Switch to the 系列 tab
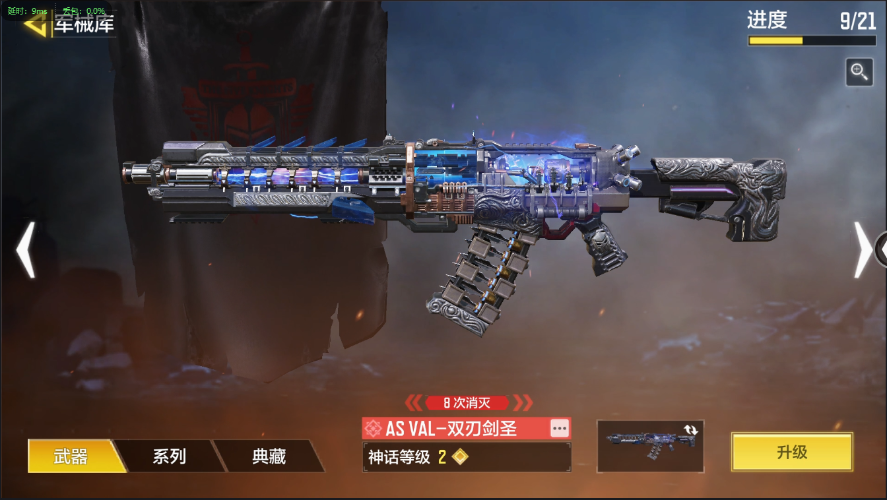The width and height of the screenshot is (887, 500). click(x=169, y=456)
